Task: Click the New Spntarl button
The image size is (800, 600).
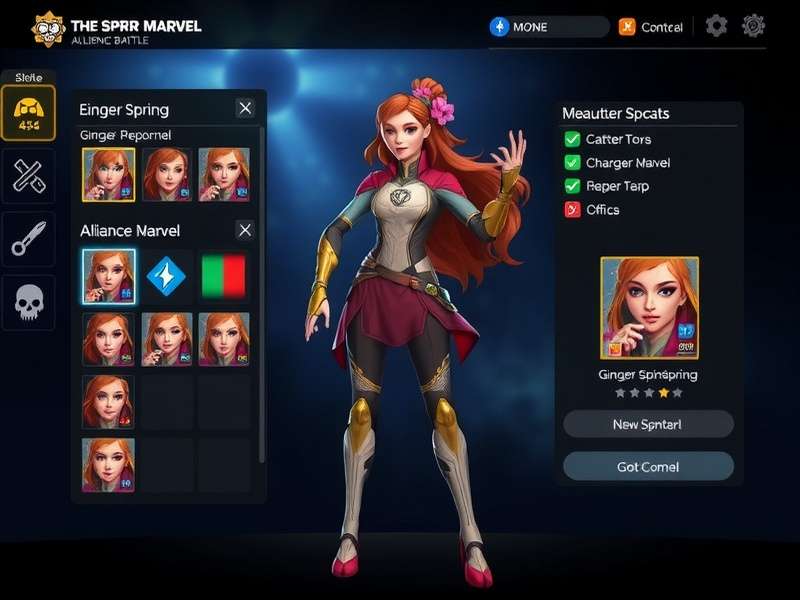Action: point(648,424)
